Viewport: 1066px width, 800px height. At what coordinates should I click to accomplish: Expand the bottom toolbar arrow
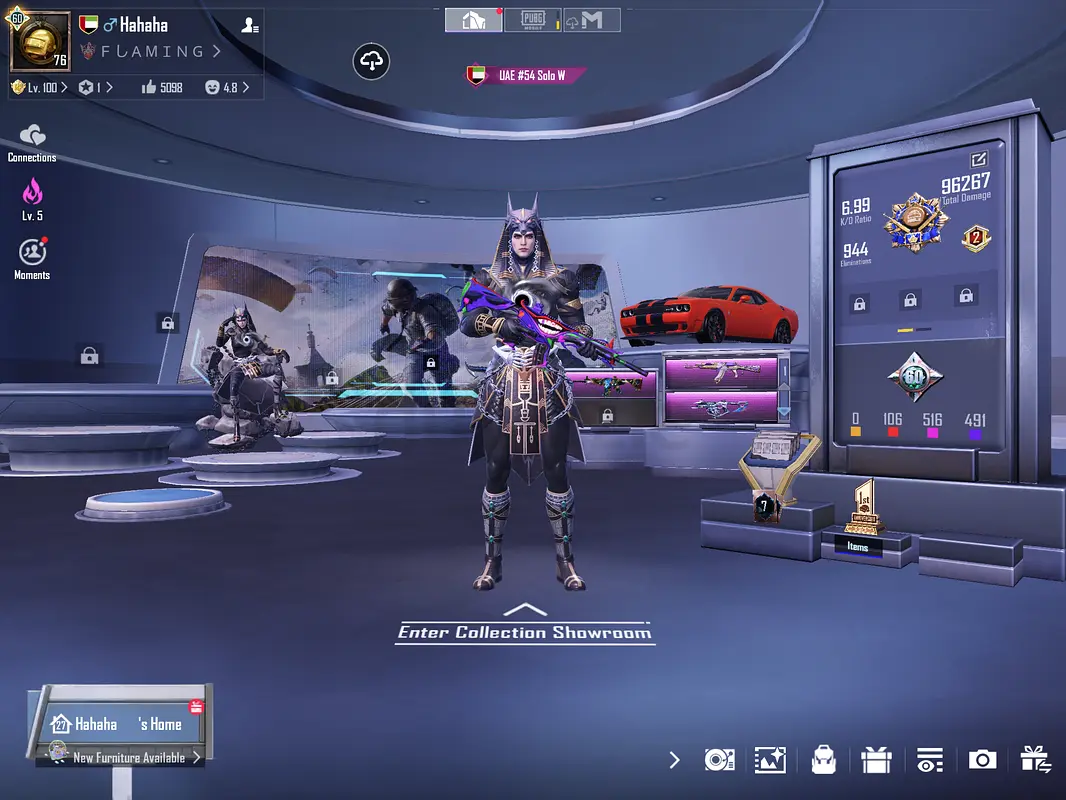674,760
